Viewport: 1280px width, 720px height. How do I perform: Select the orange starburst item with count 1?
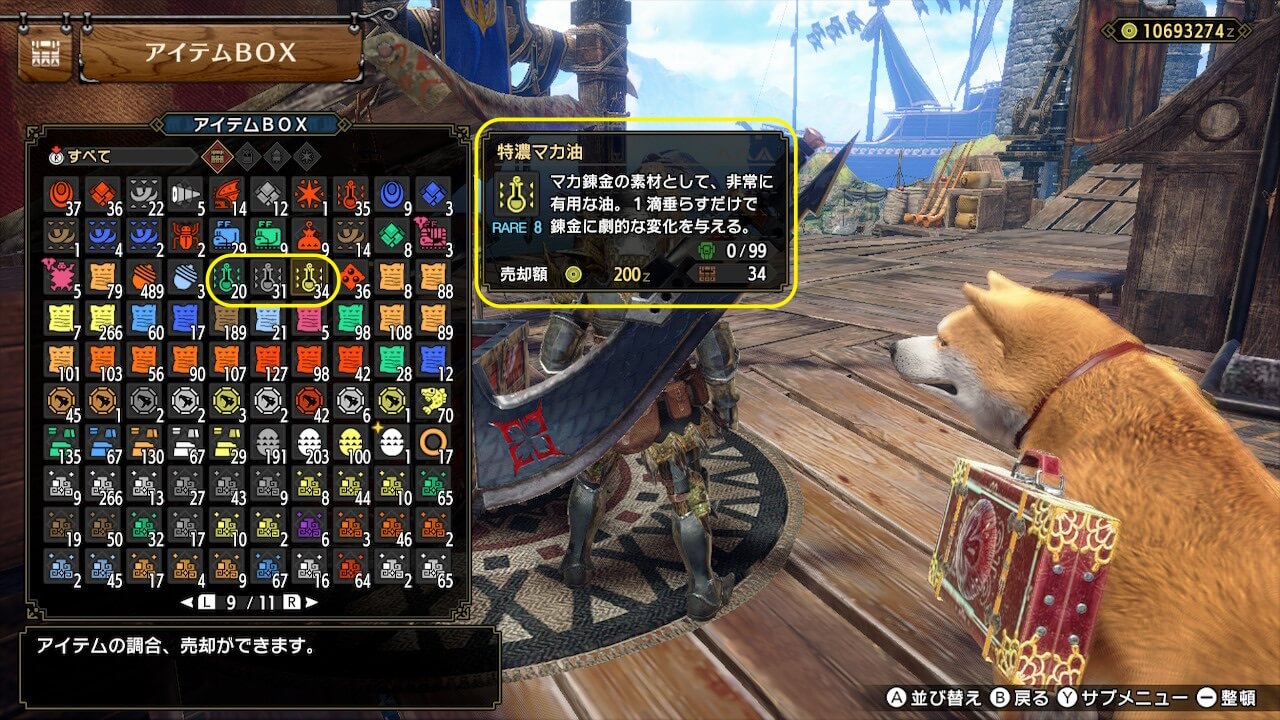pyautogui.click(x=309, y=195)
